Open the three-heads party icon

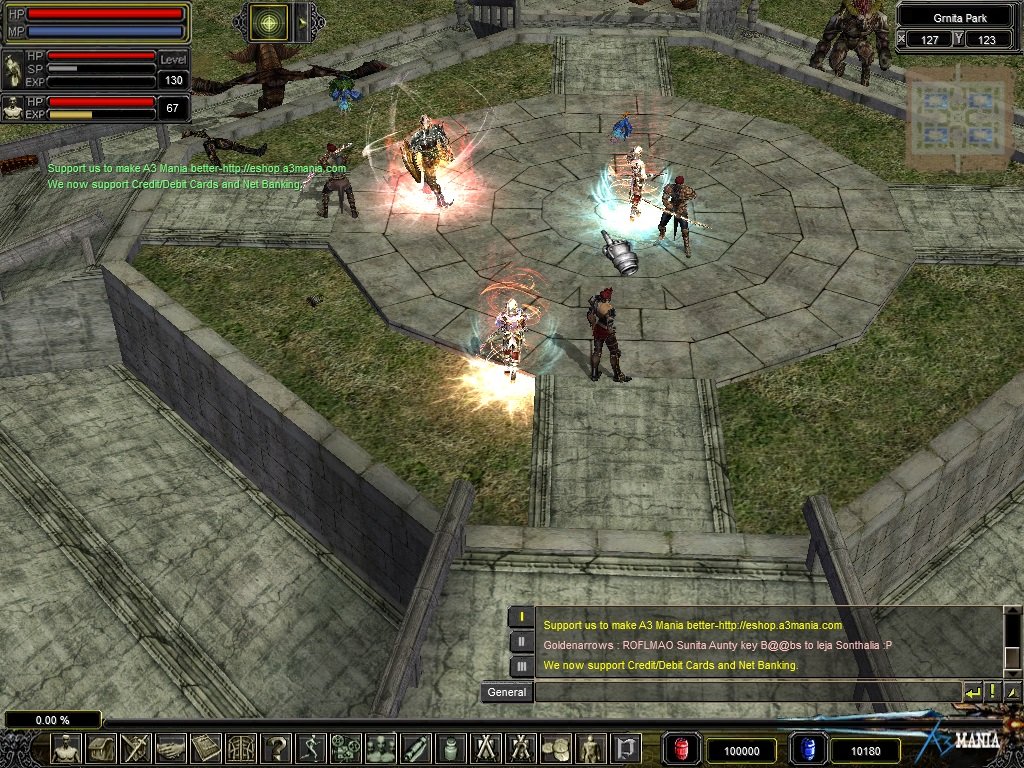(x=381, y=748)
